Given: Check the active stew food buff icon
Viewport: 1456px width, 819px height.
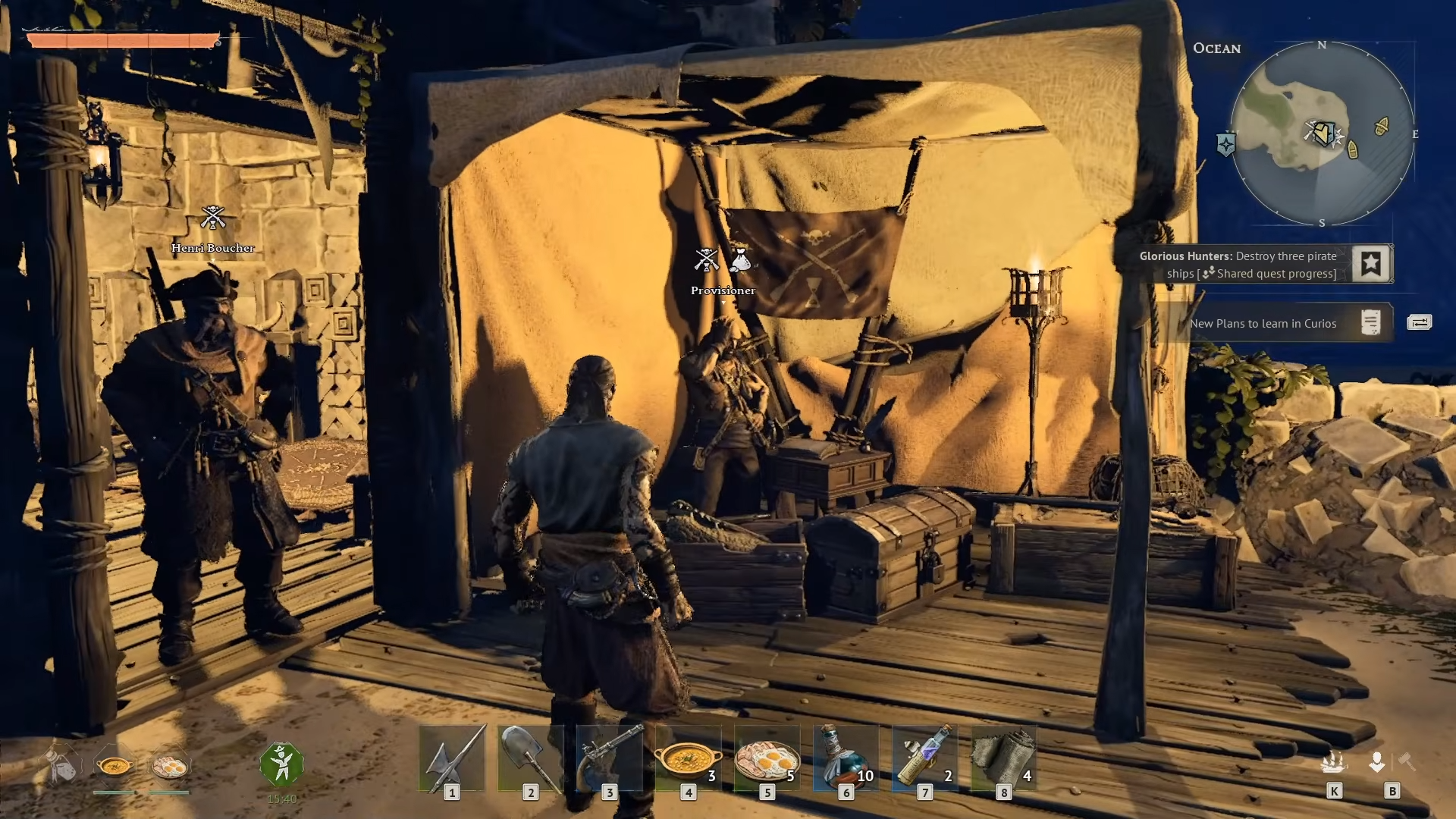Looking at the screenshot, I should pos(115,766).
